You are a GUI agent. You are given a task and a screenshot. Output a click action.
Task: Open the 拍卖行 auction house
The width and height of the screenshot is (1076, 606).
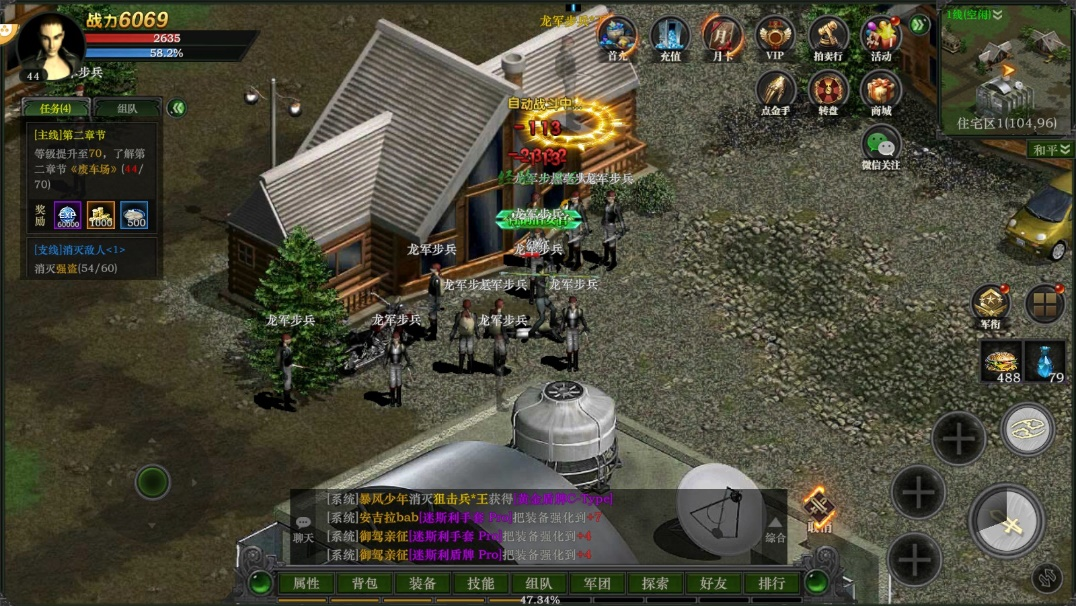click(x=828, y=36)
